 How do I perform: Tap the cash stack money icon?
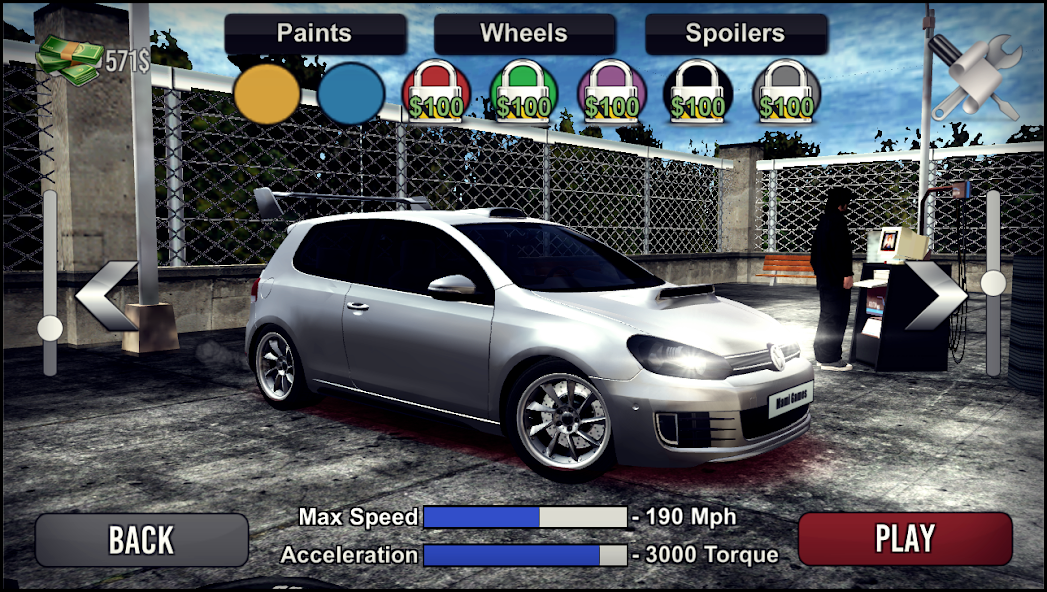click(x=68, y=58)
